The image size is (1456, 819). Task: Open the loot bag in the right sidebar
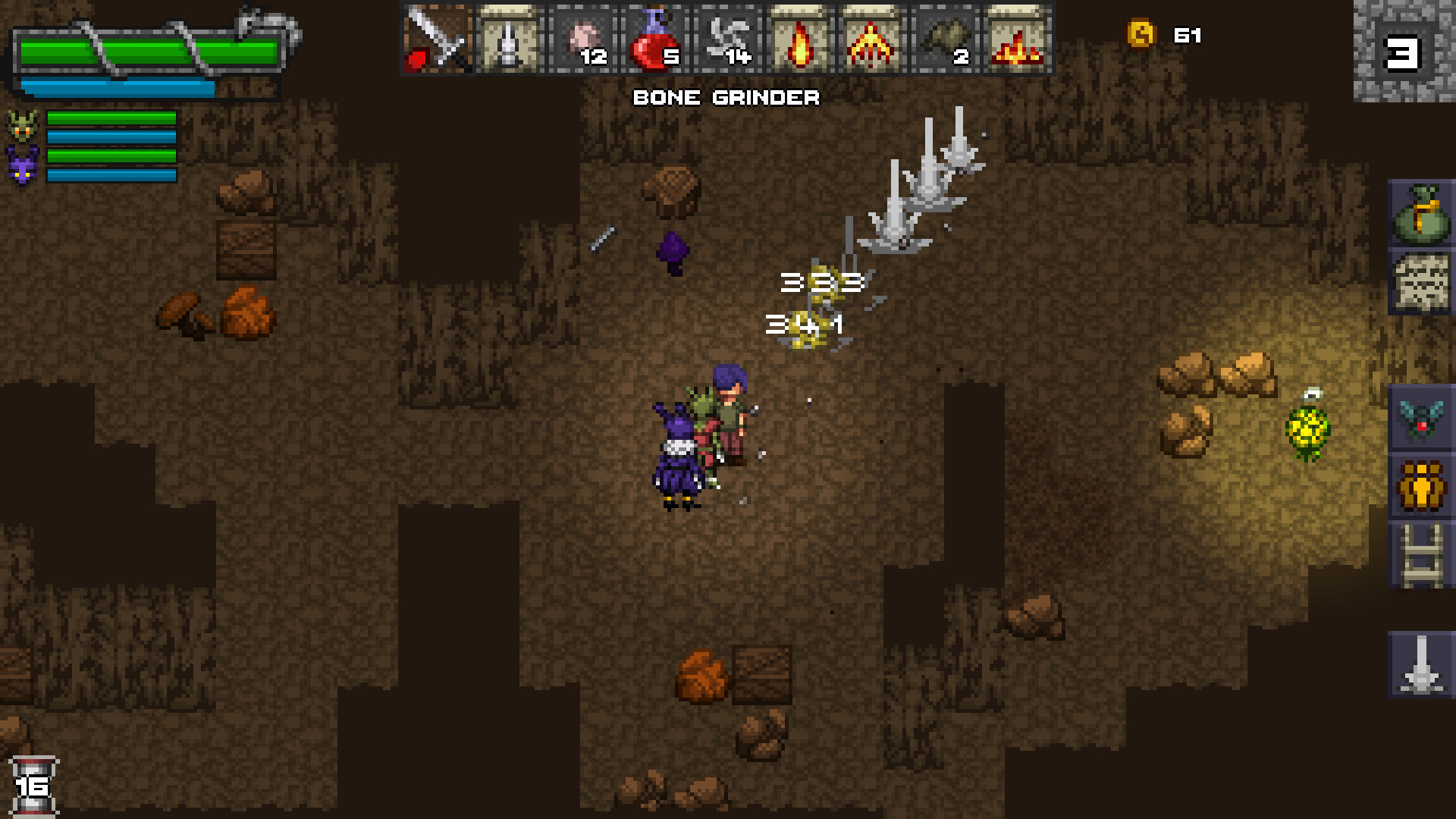pos(1423,215)
